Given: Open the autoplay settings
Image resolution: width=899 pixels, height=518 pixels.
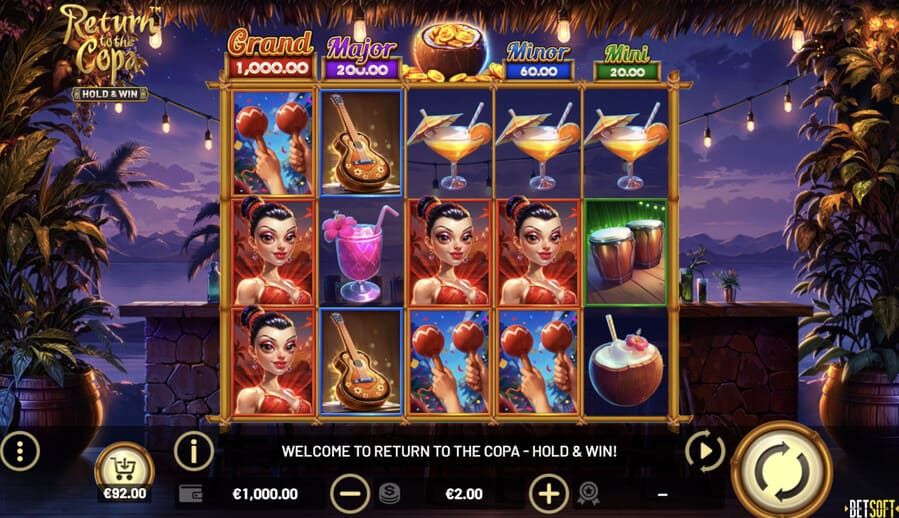Looking at the screenshot, I should coord(705,452).
